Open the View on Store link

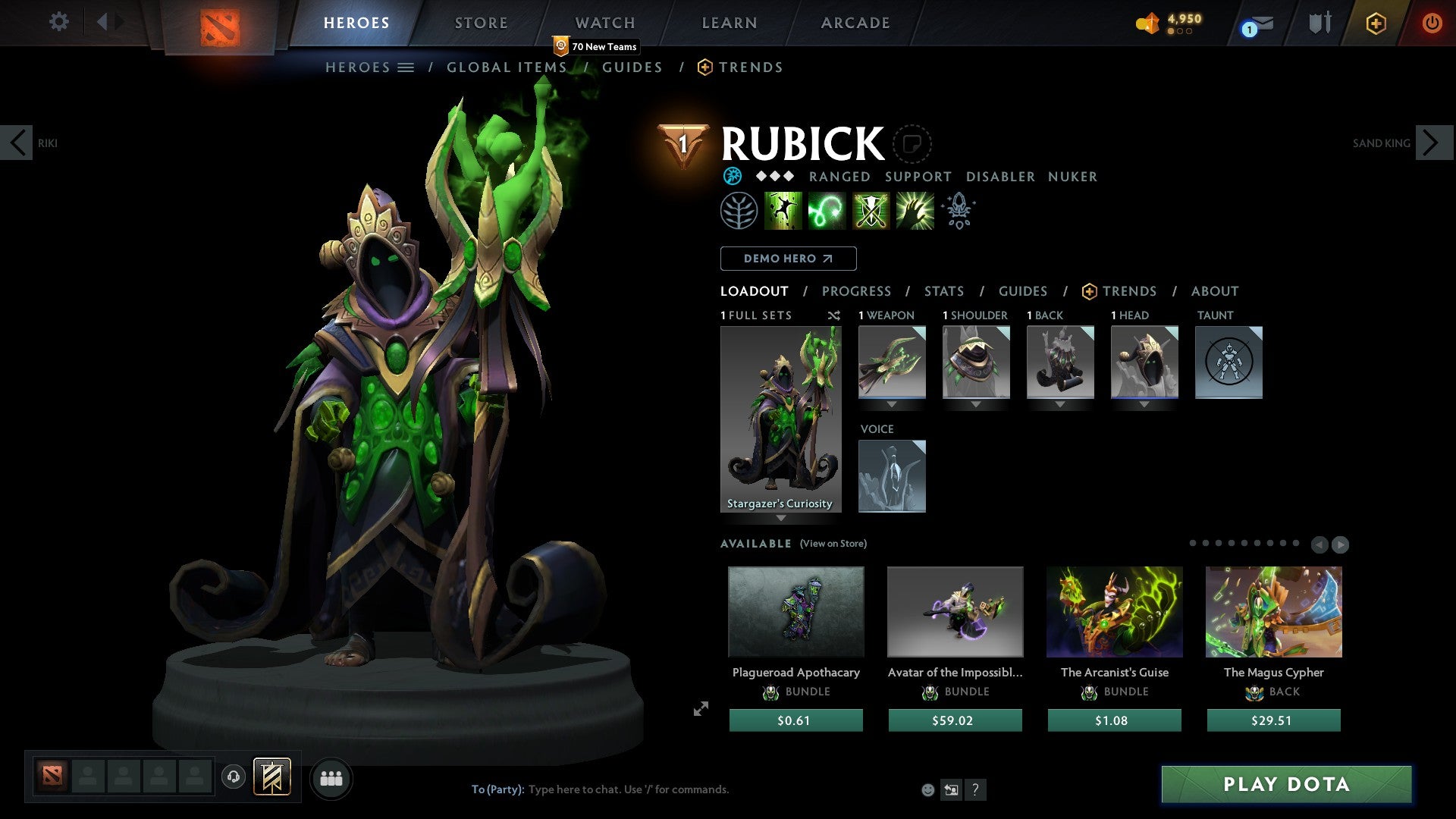click(x=833, y=544)
